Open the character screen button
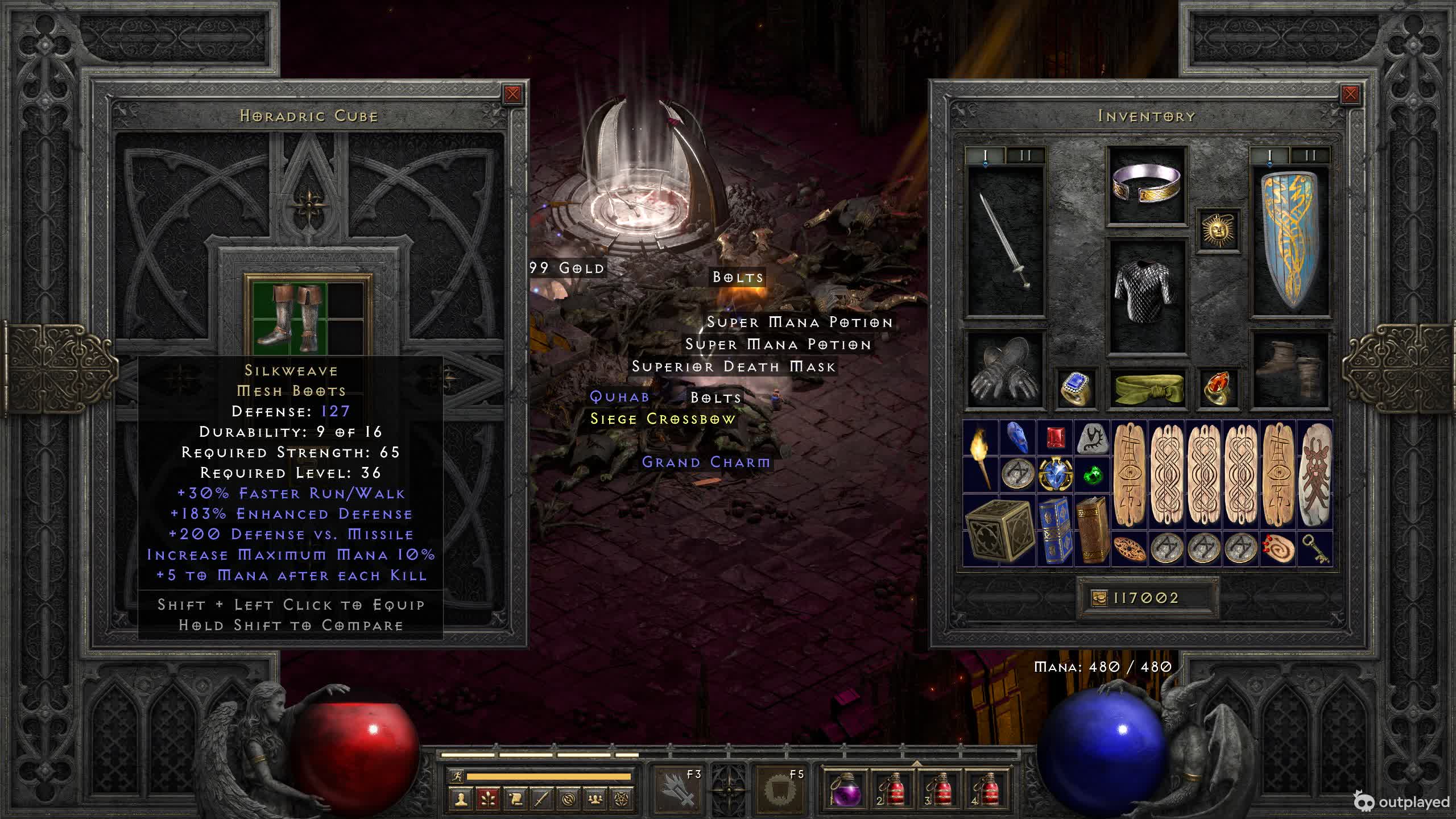1456x819 pixels. [461, 799]
